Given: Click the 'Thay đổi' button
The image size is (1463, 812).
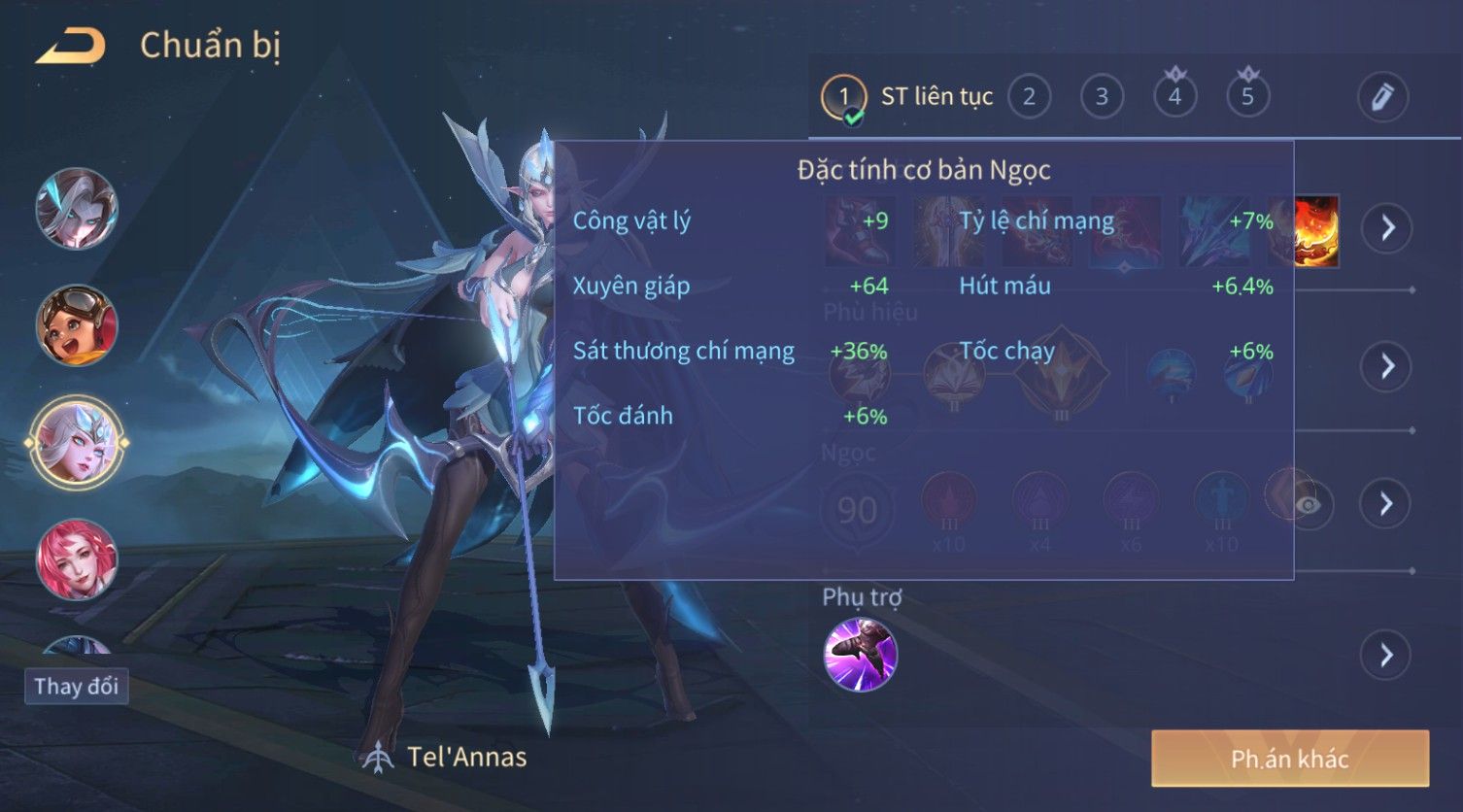Looking at the screenshot, I should click(x=76, y=687).
